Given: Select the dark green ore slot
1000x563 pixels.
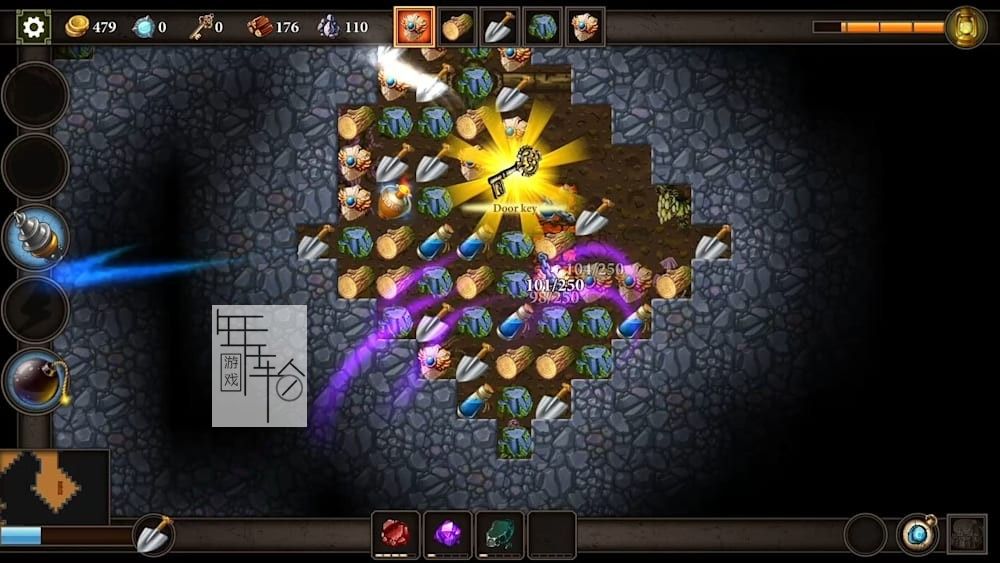Looking at the screenshot, I should (x=499, y=534).
